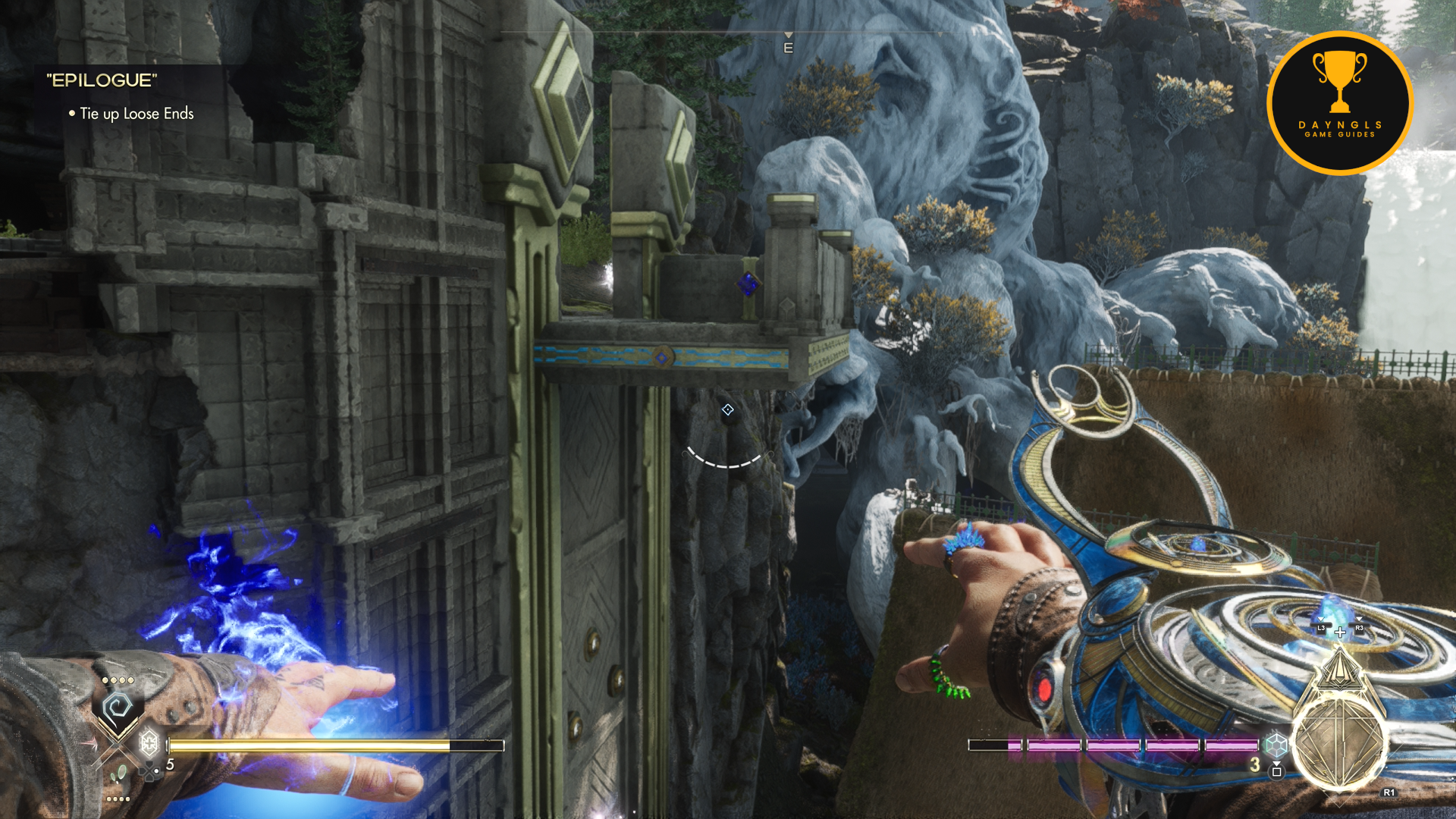The width and height of the screenshot is (1456, 819).
Task: Click the compass bar's East marker
Action: coord(788,48)
